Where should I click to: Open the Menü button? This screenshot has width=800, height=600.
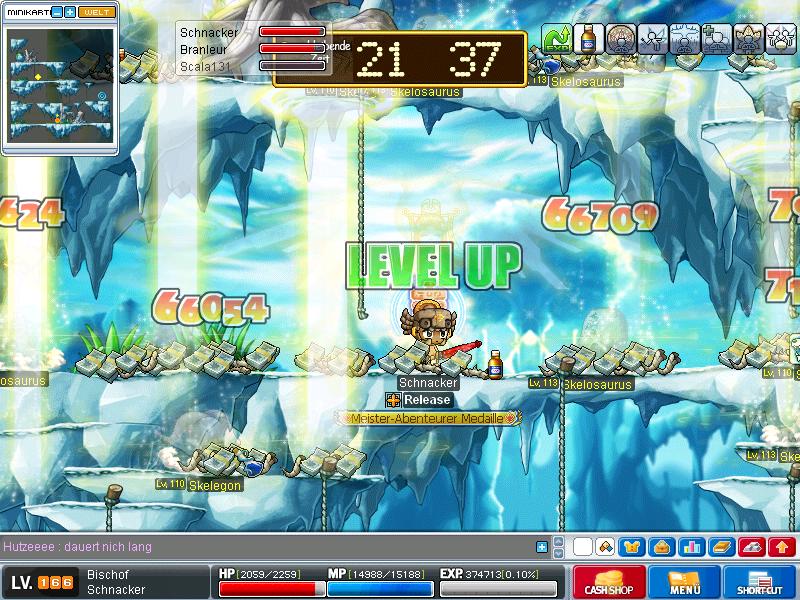coord(684,582)
